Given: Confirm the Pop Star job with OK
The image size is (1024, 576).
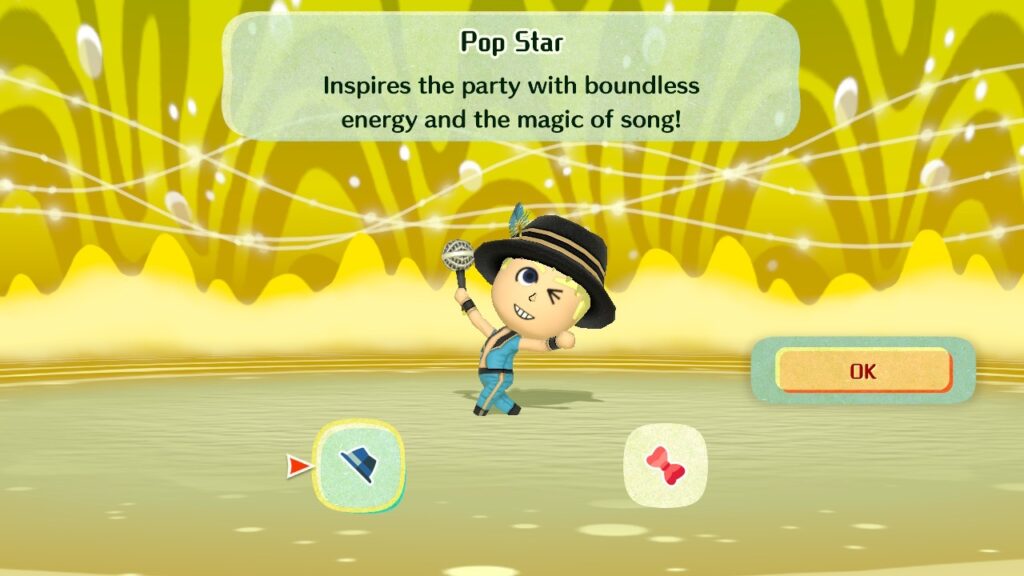Looking at the screenshot, I should point(862,371).
